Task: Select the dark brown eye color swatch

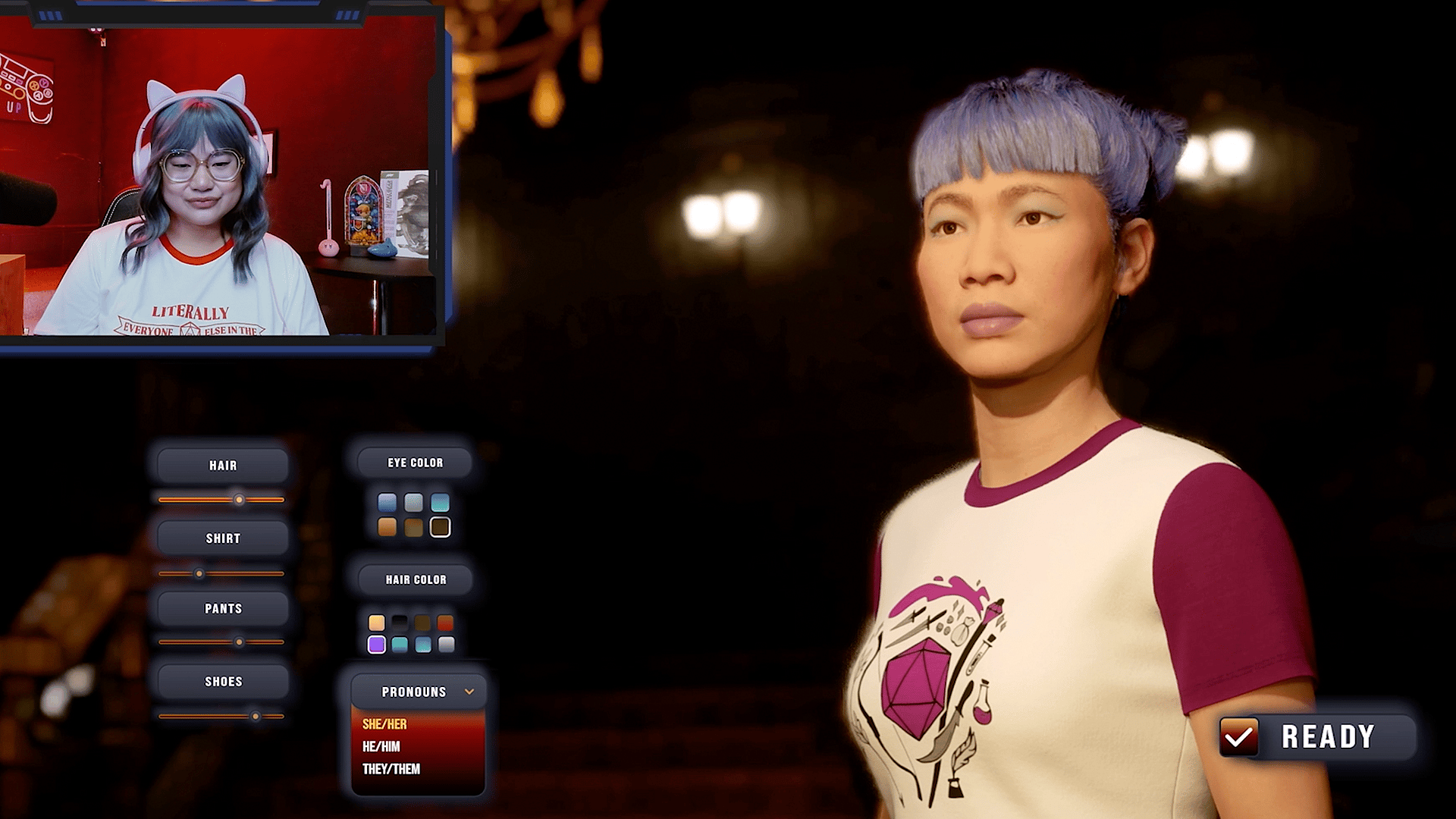Action: (x=440, y=527)
